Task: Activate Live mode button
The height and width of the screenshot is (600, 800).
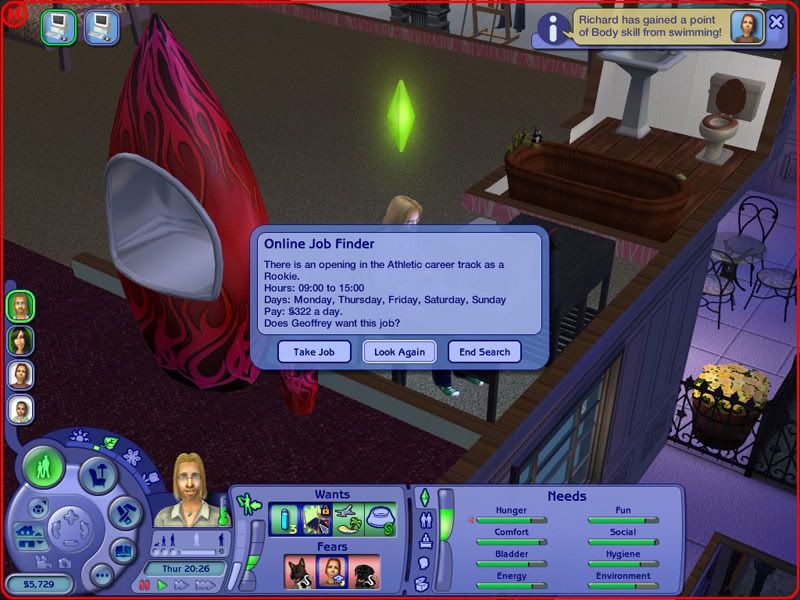Action: point(44,467)
